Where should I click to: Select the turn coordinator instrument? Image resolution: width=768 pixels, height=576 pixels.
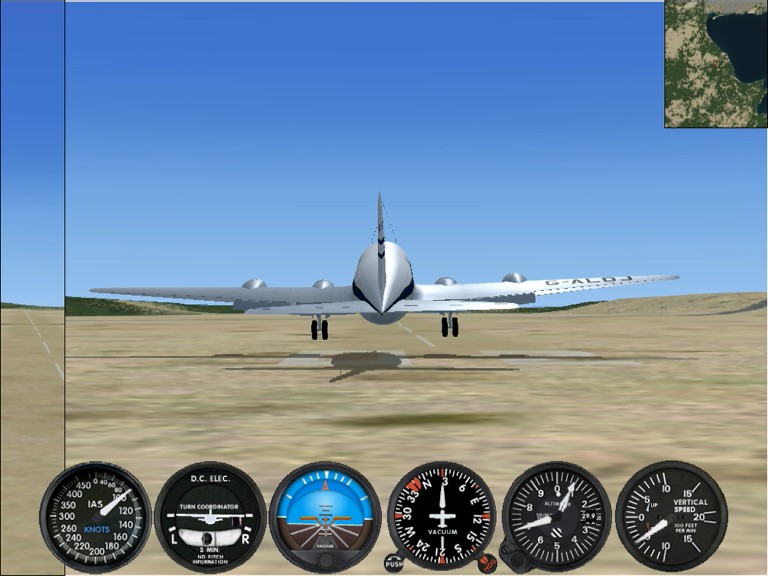point(210,516)
